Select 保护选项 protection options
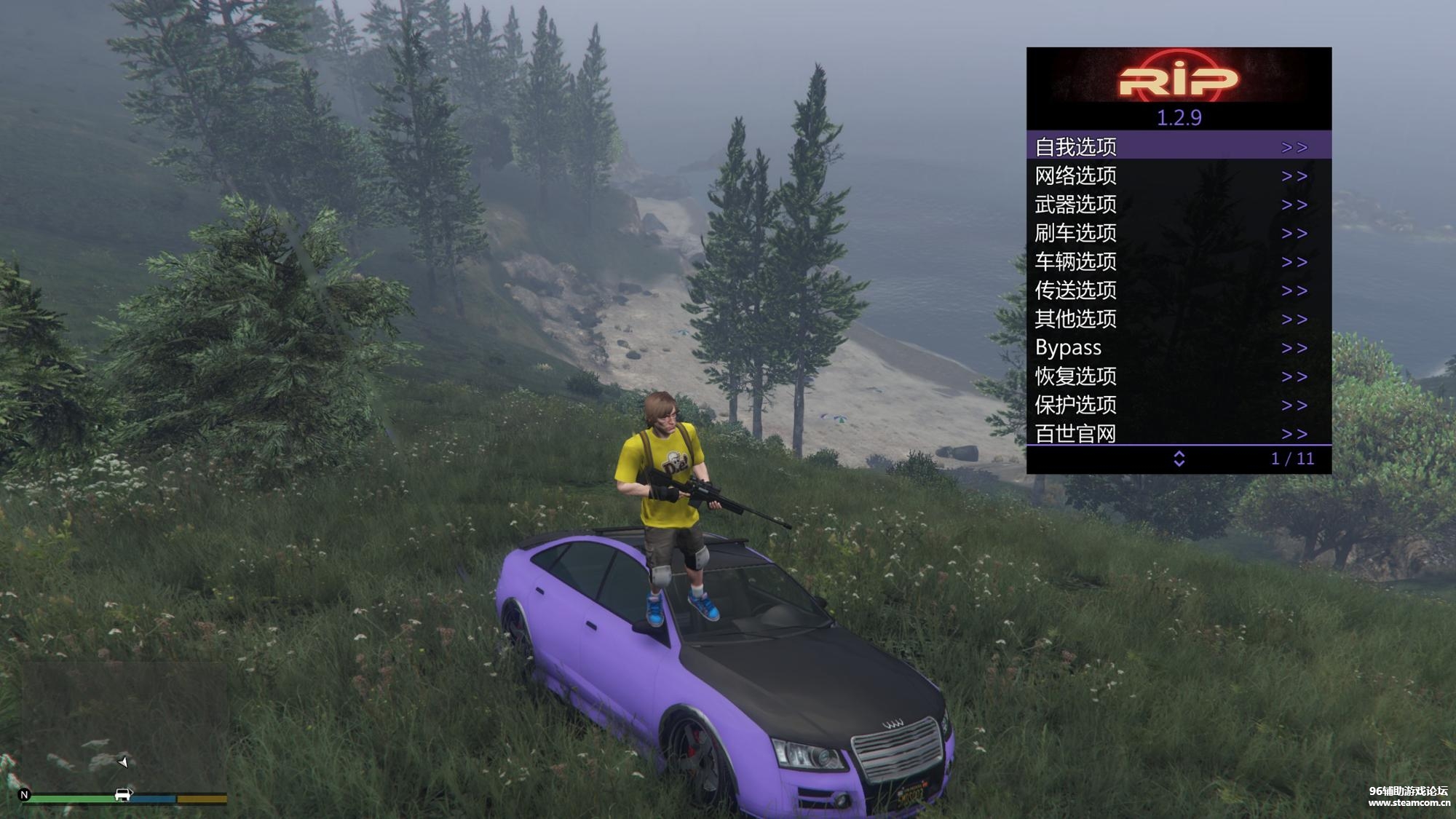 click(1178, 405)
